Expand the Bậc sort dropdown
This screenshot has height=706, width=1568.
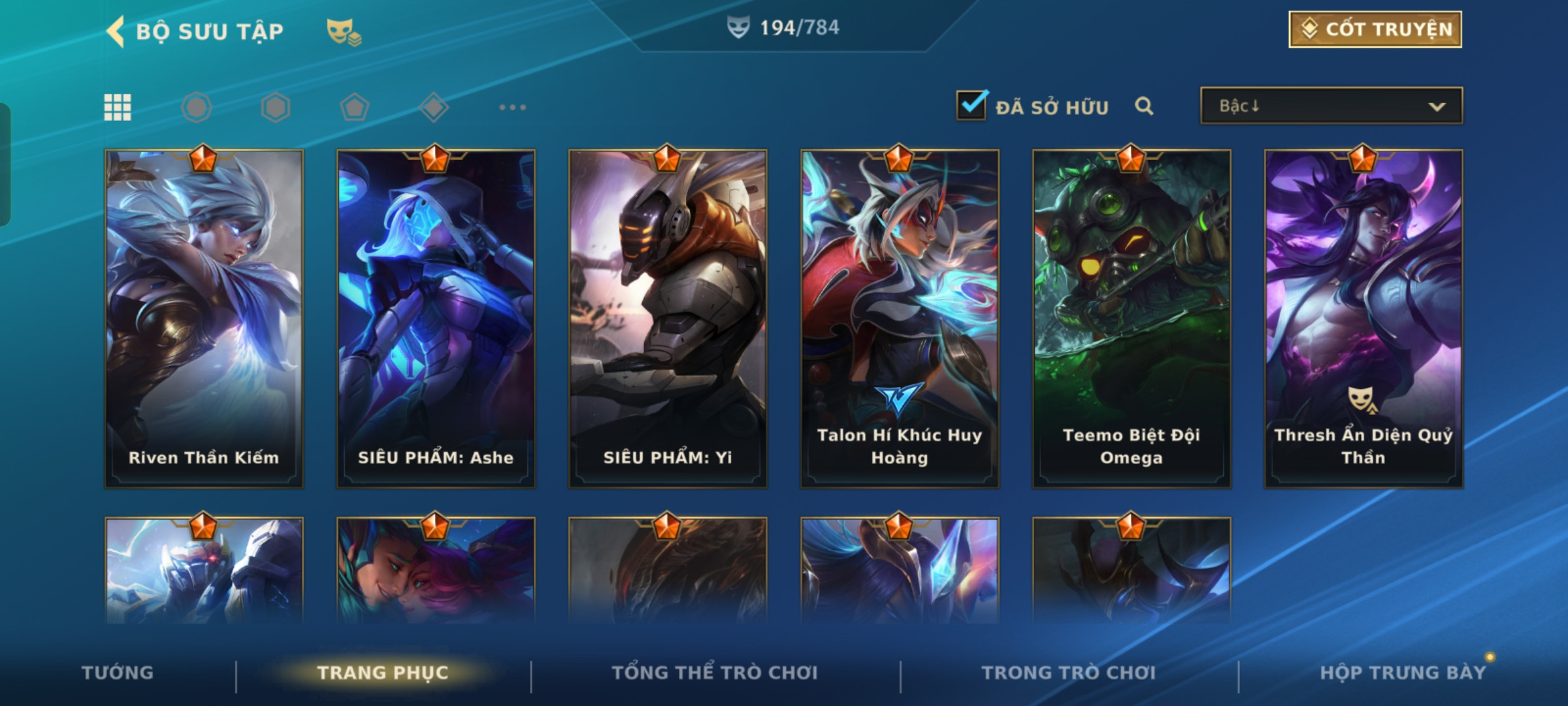click(x=1331, y=106)
